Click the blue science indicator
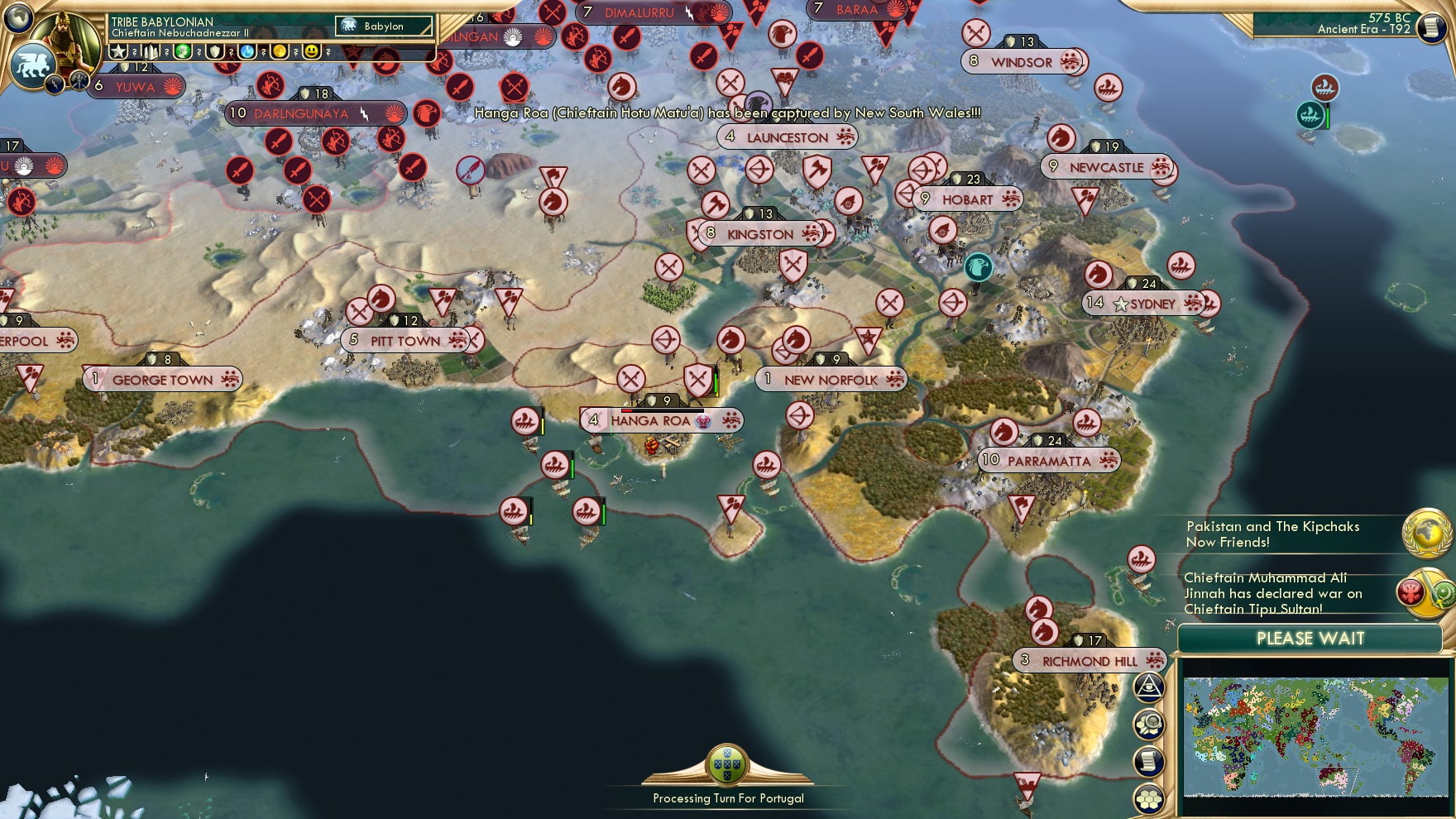 click(245, 51)
